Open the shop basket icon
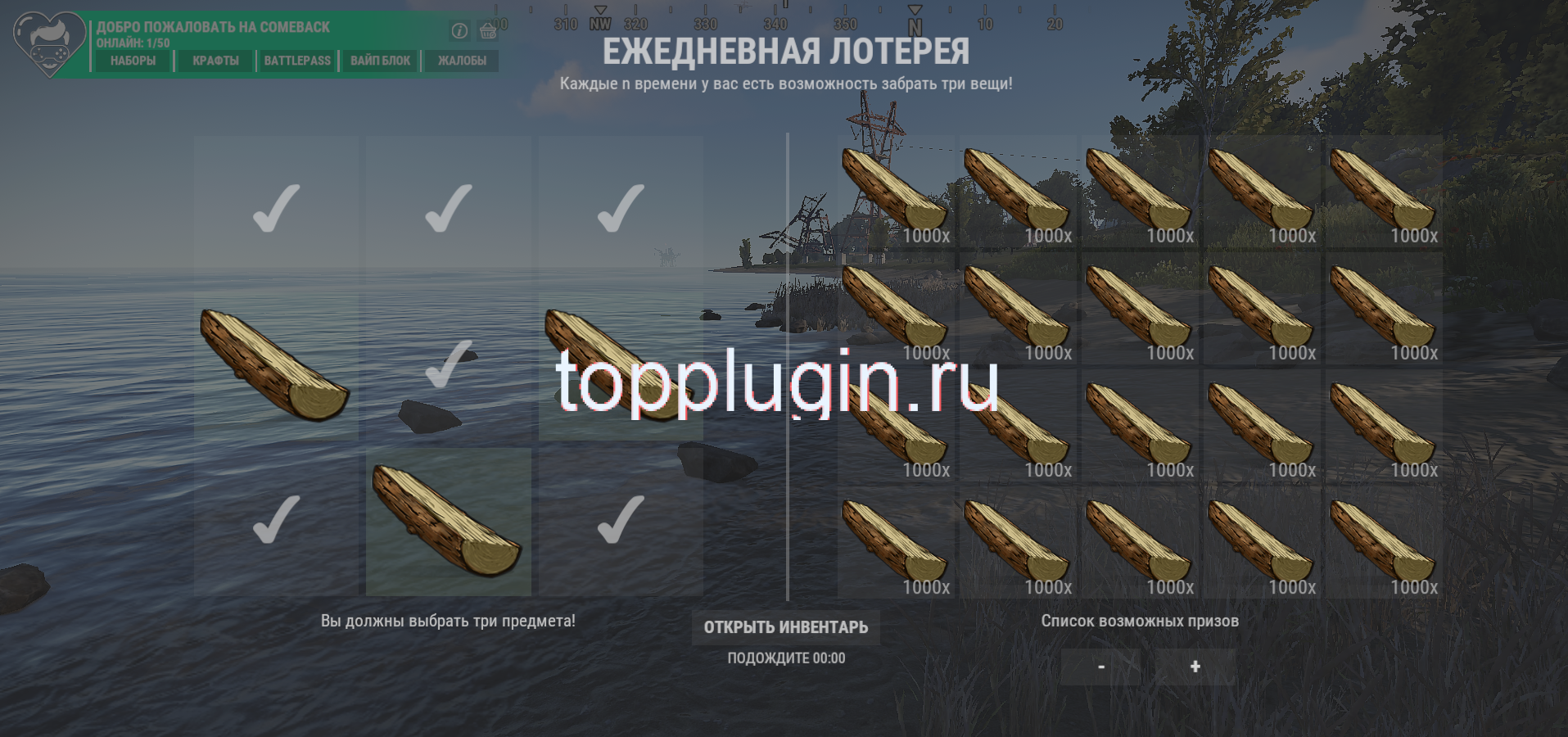Viewport: 1568px width, 737px height. click(x=489, y=30)
